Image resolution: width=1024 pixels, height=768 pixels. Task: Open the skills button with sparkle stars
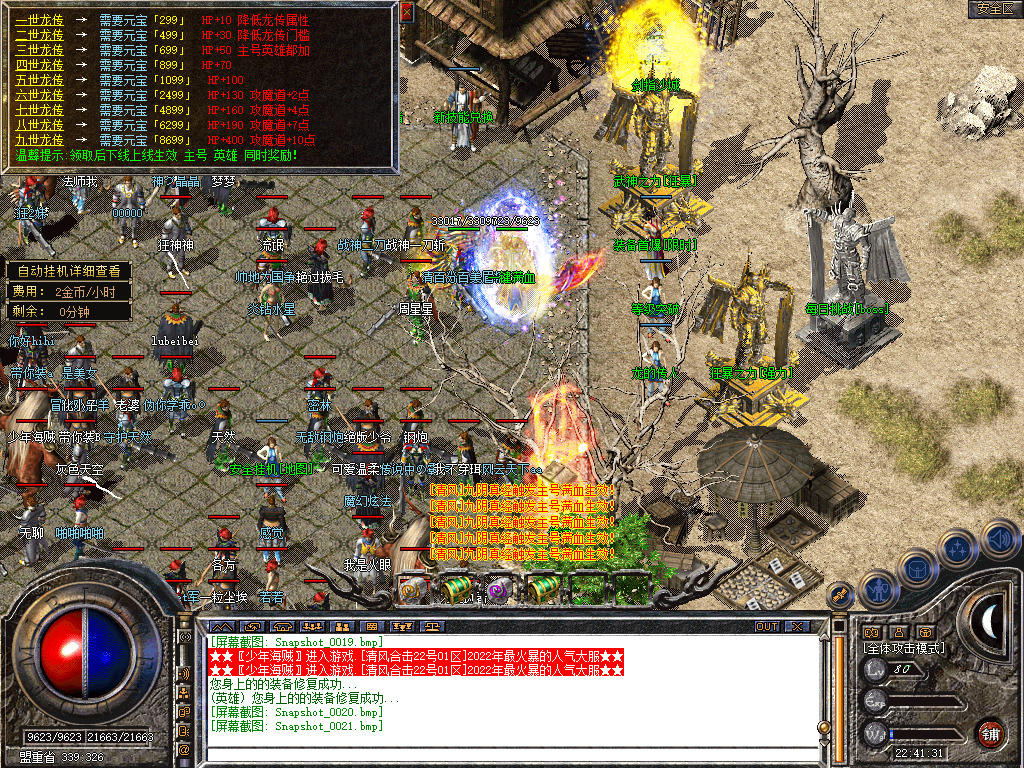click(957, 549)
